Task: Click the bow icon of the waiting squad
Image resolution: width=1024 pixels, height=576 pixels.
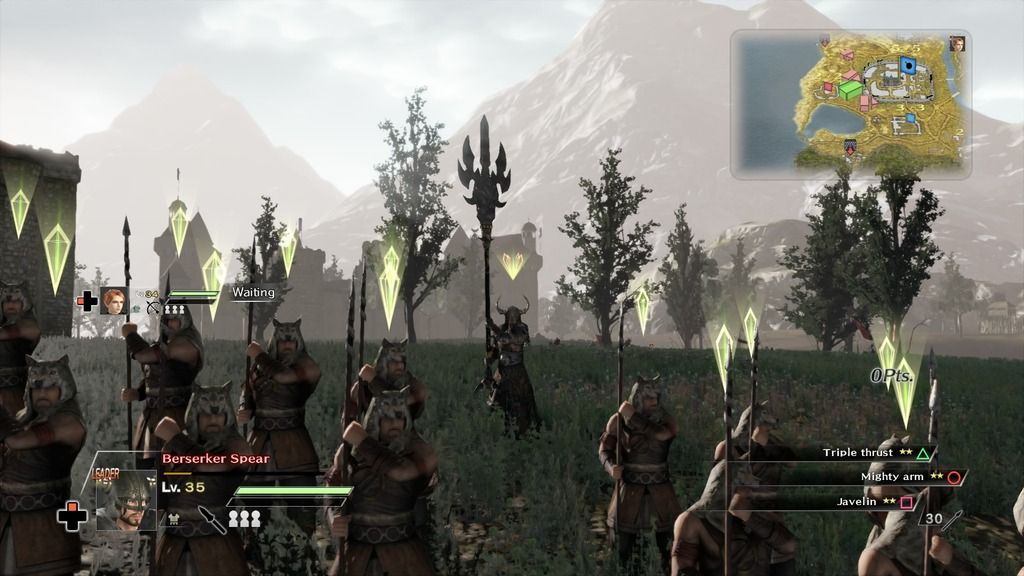Action: (x=154, y=309)
